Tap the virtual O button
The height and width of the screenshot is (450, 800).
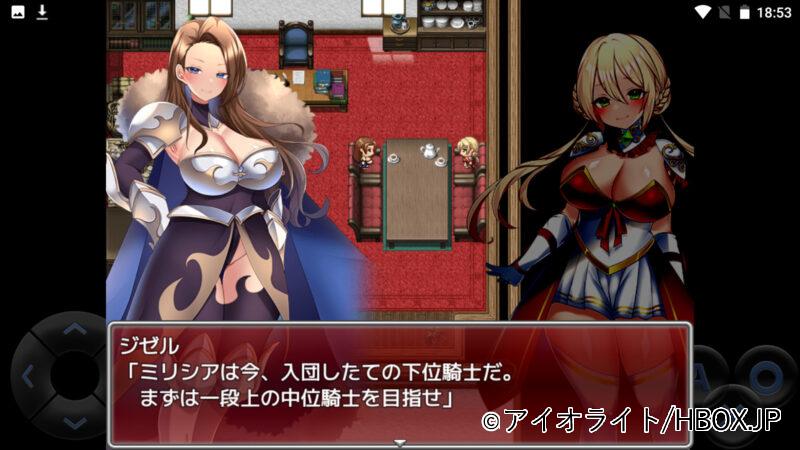(765, 376)
